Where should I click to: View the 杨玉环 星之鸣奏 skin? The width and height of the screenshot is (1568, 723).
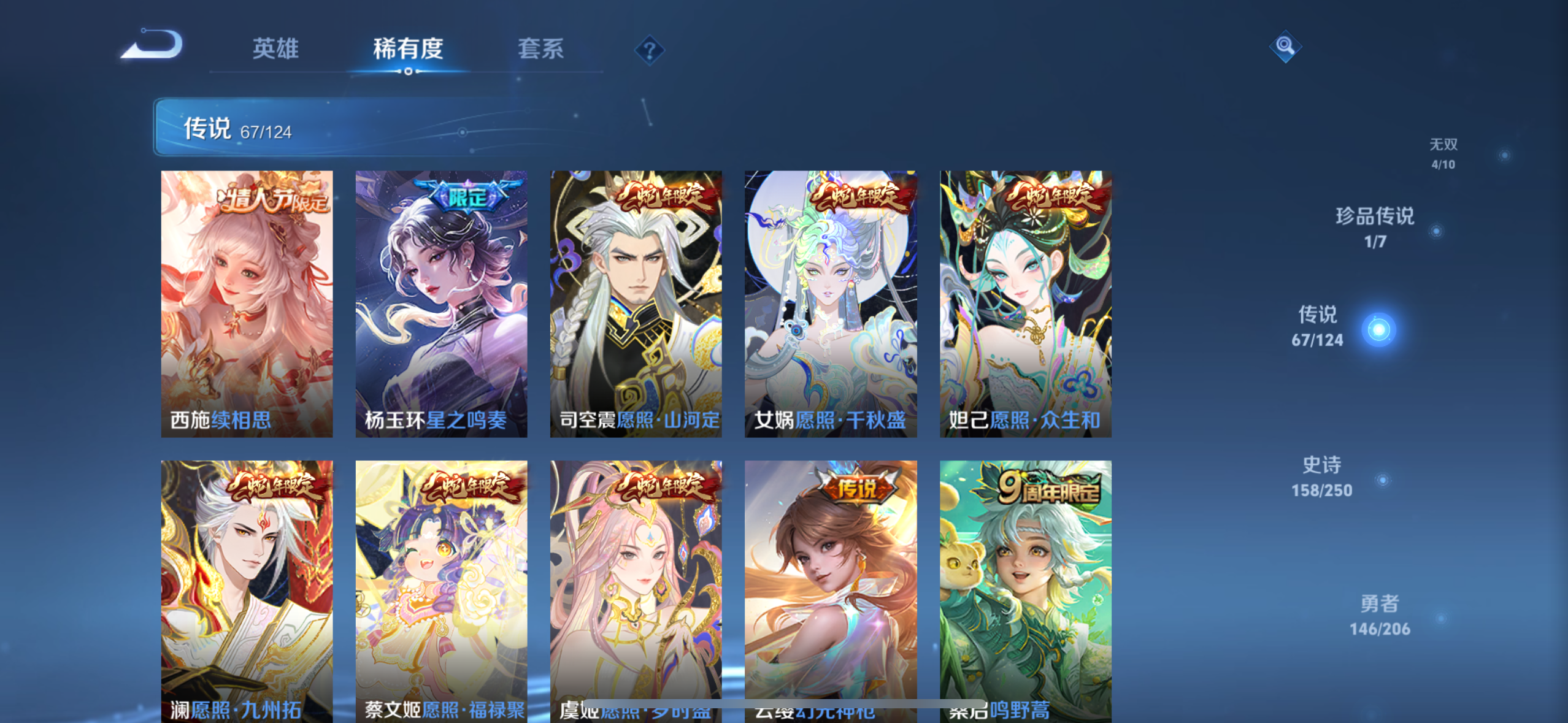pos(441,304)
